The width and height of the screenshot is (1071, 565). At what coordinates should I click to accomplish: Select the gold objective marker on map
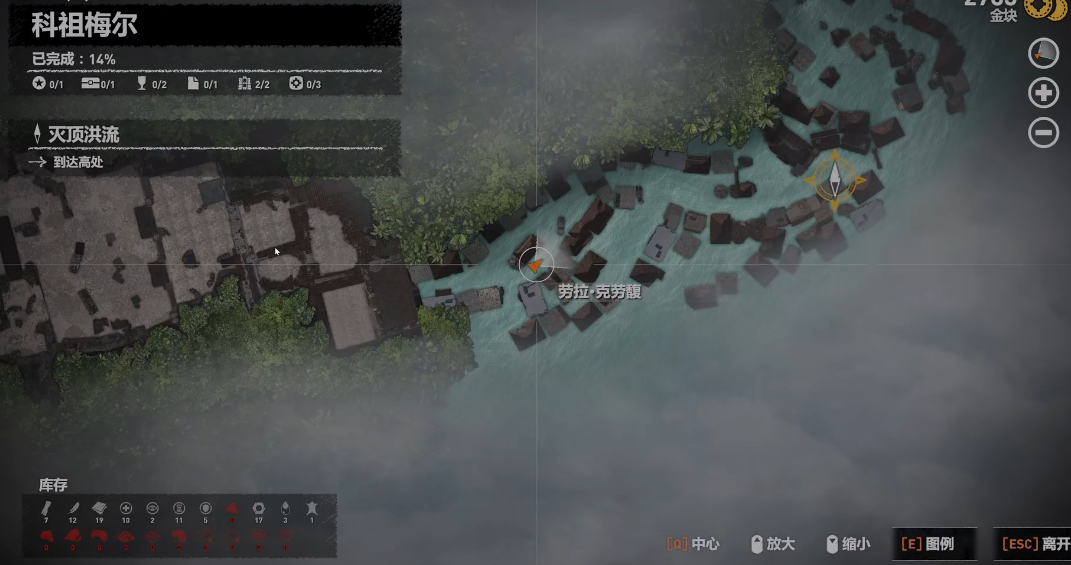(x=834, y=180)
